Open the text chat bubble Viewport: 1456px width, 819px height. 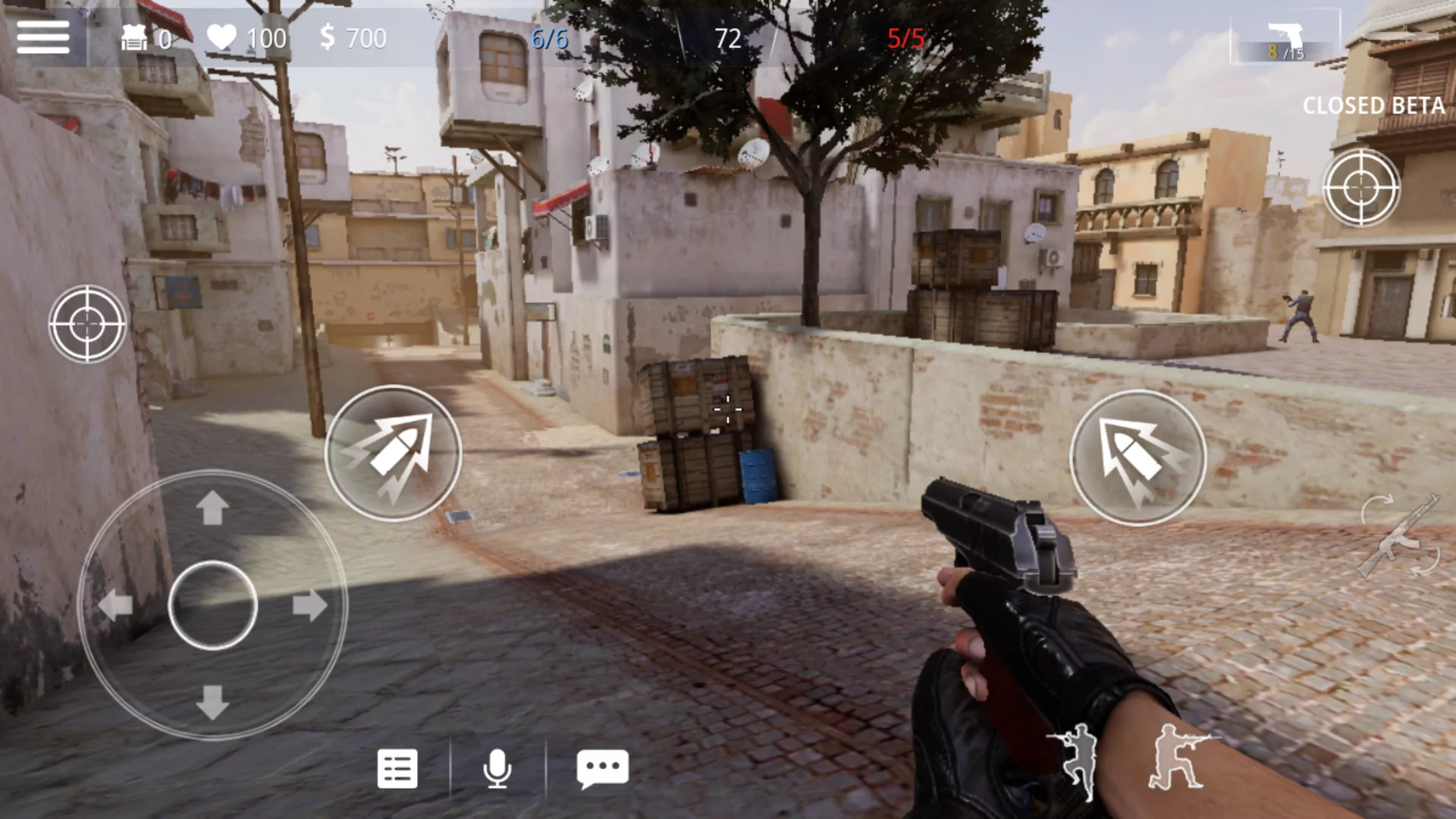click(603, 767)
